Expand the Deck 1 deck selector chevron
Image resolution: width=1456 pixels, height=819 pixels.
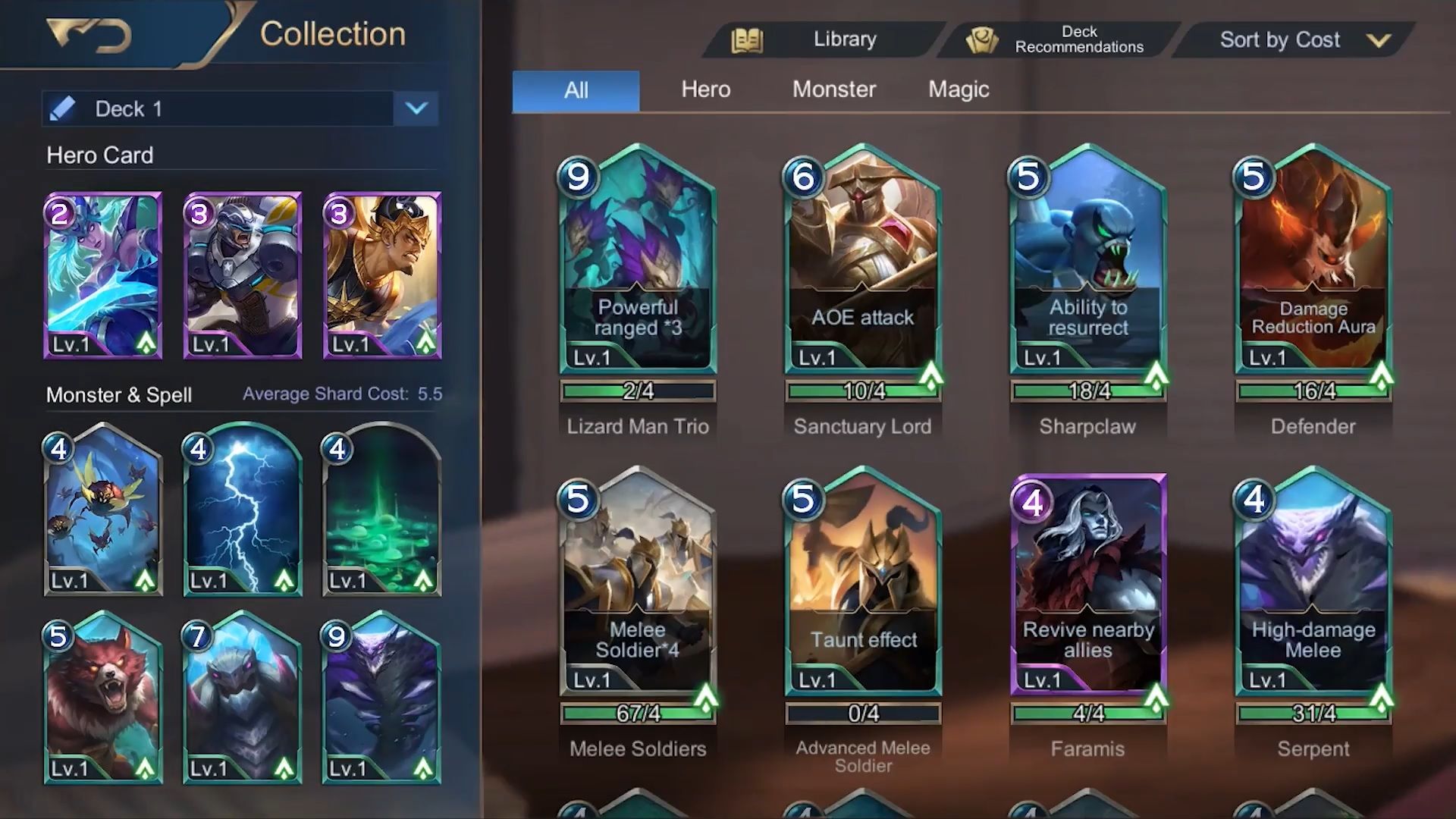click(416, 109)
